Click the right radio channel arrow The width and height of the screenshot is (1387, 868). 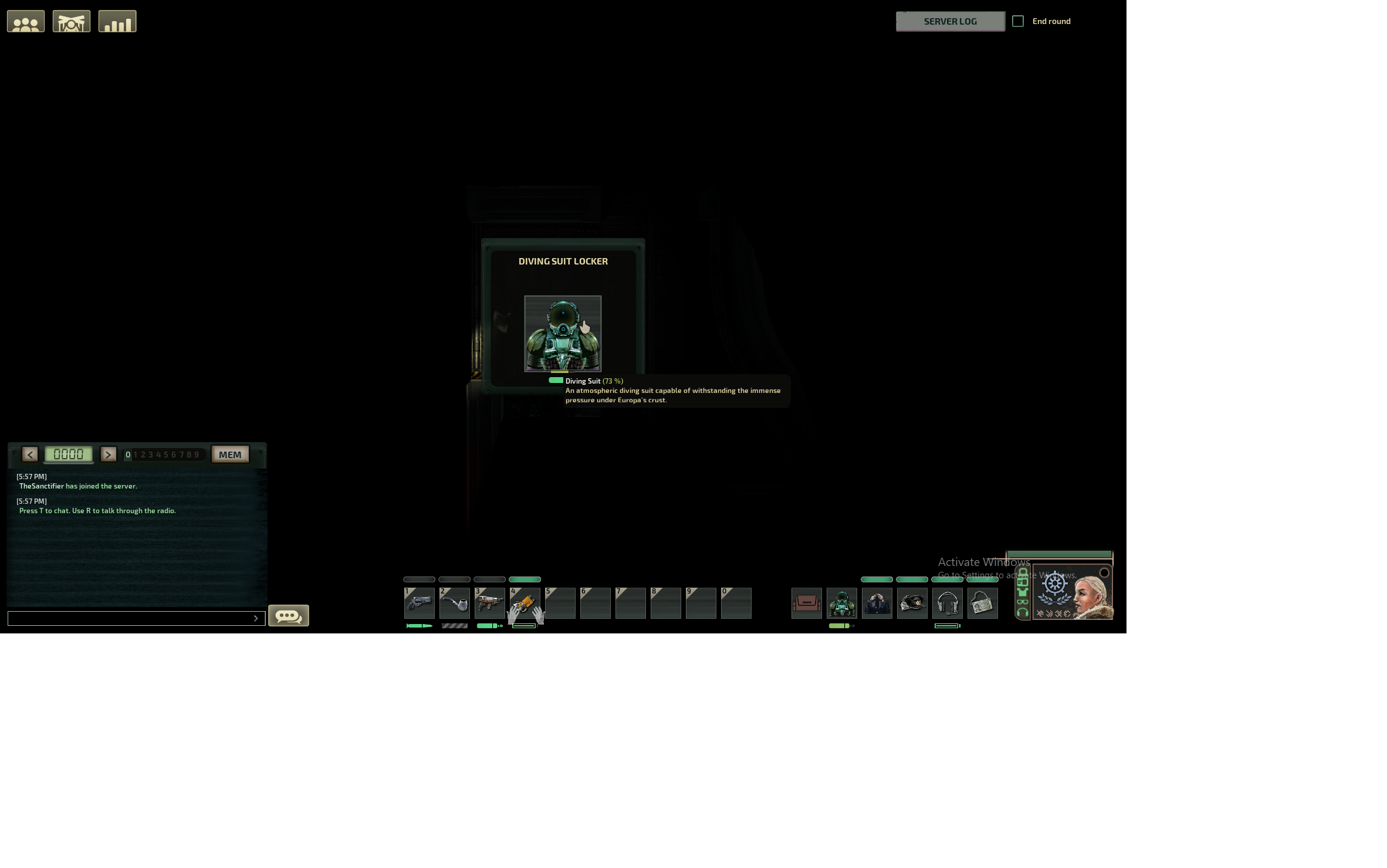(x=109, y=454)
